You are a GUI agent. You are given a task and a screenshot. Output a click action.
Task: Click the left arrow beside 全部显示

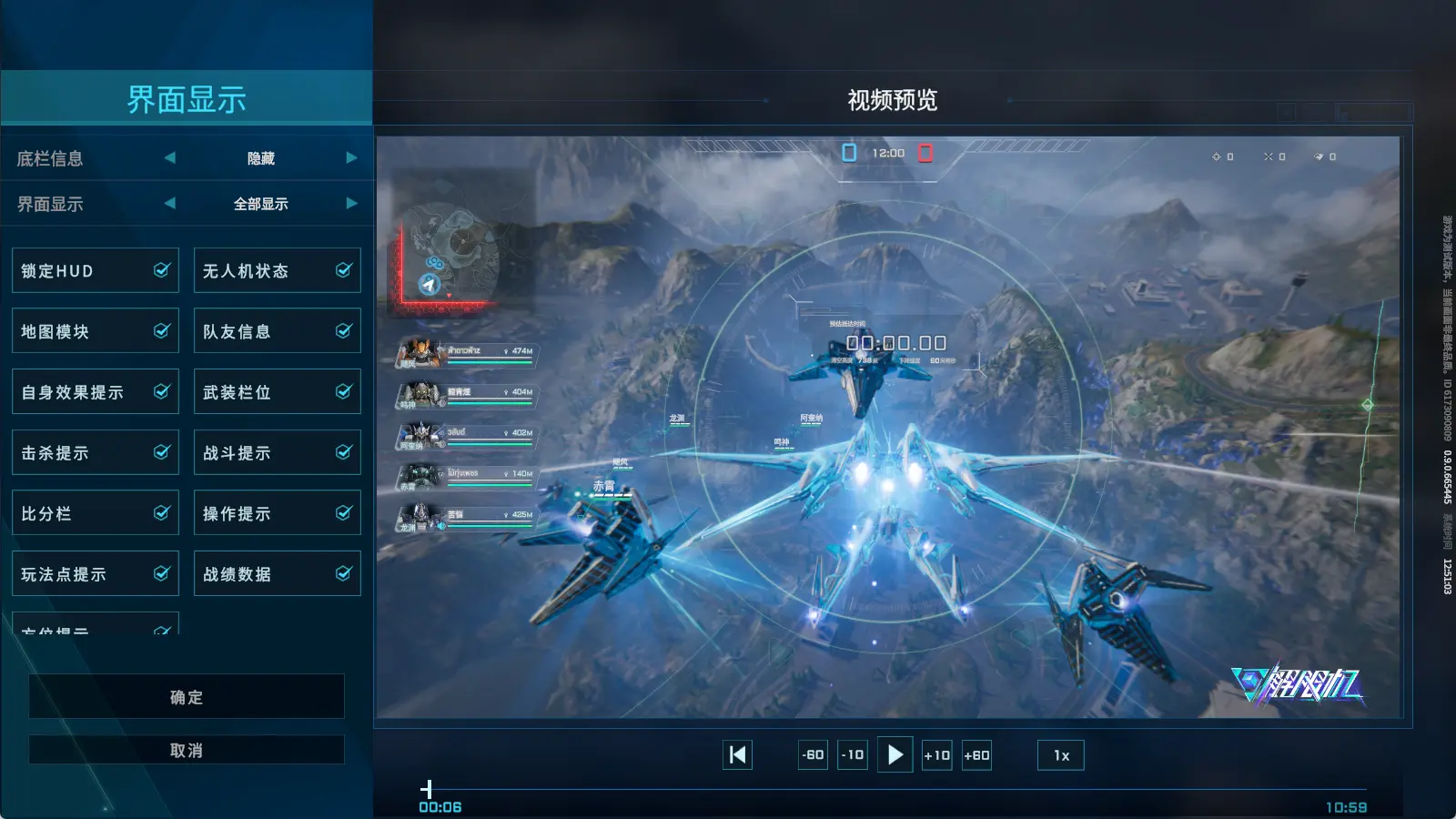(170, 204)
